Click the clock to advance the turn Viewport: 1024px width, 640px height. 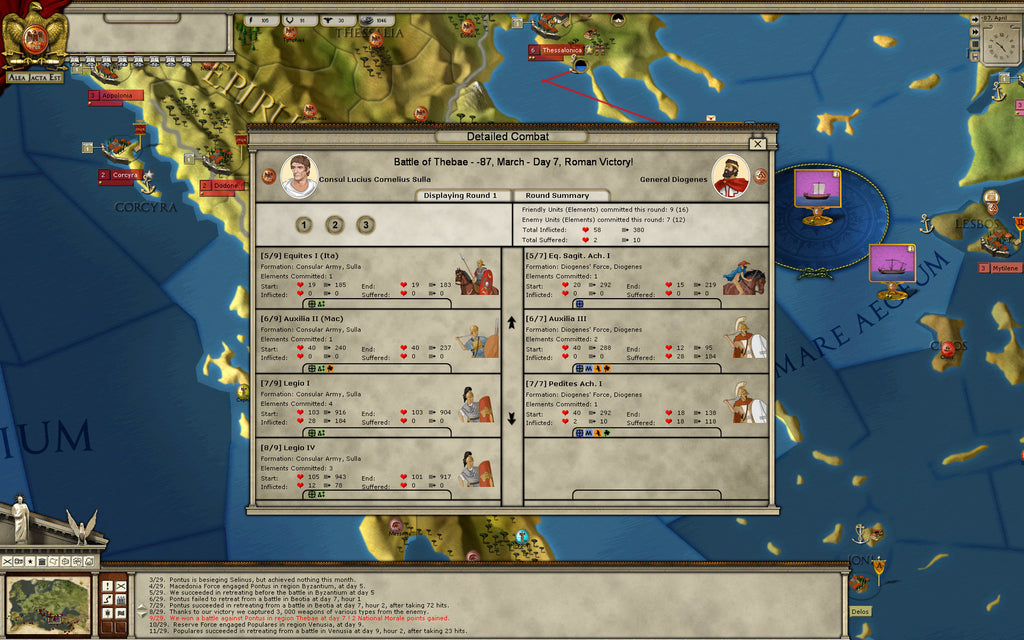coord(999,42)
